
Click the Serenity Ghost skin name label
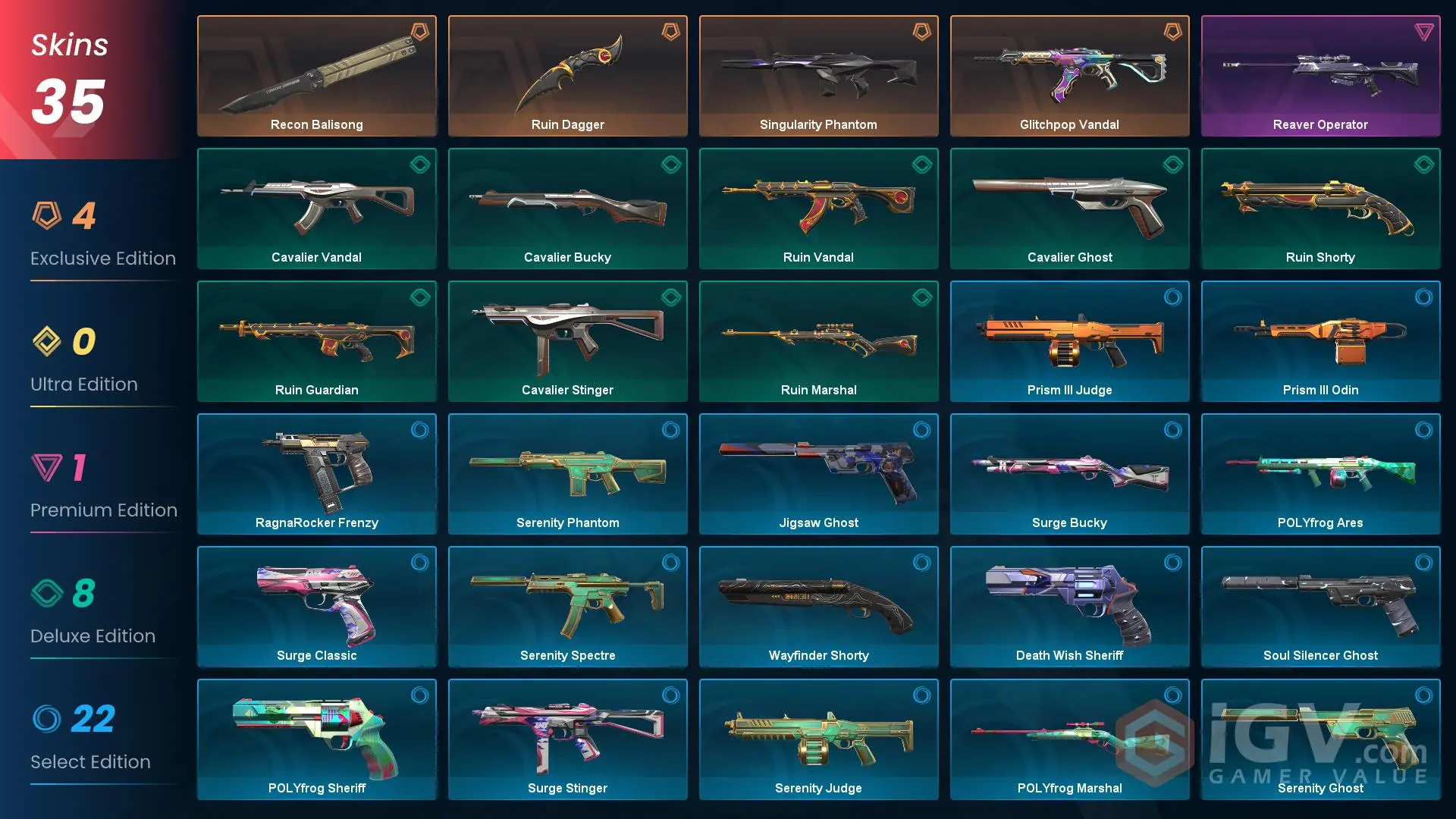click(1320, 788)
